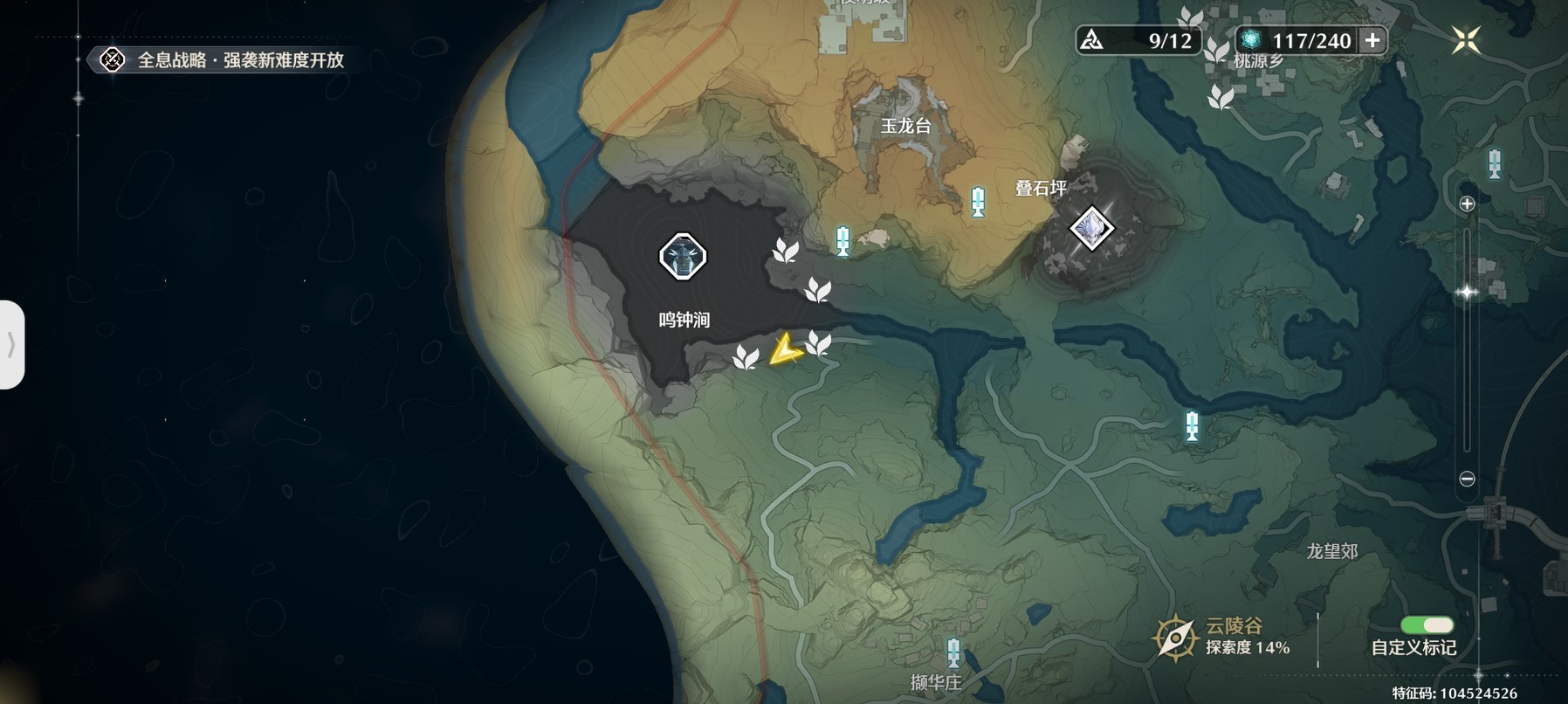Select the boss marker at 鸣钟涧
The height and width of the screenshot is (704, 1568).
(682, 256)
